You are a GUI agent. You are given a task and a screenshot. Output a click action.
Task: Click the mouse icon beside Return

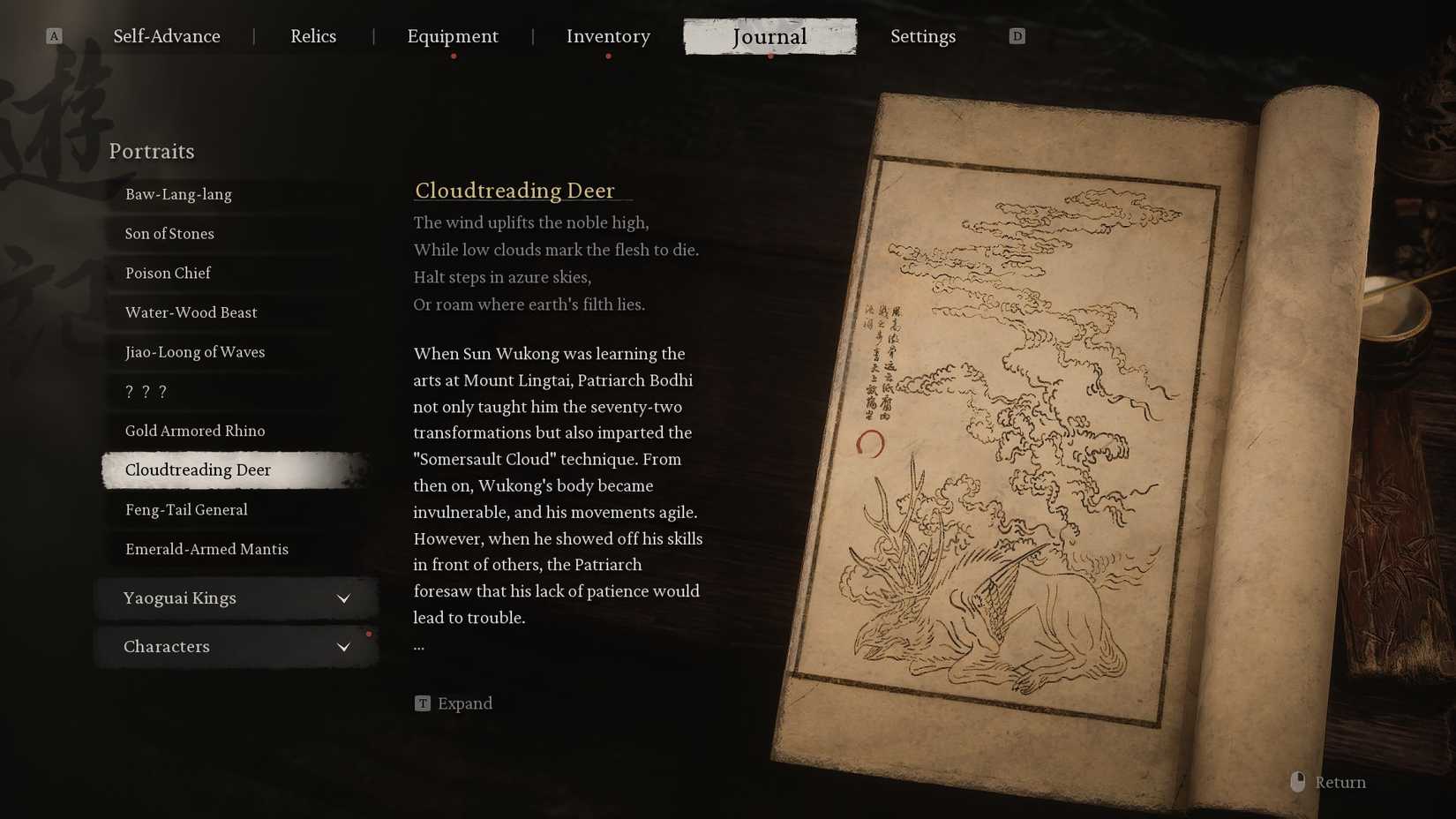(x=1297, y=781)
